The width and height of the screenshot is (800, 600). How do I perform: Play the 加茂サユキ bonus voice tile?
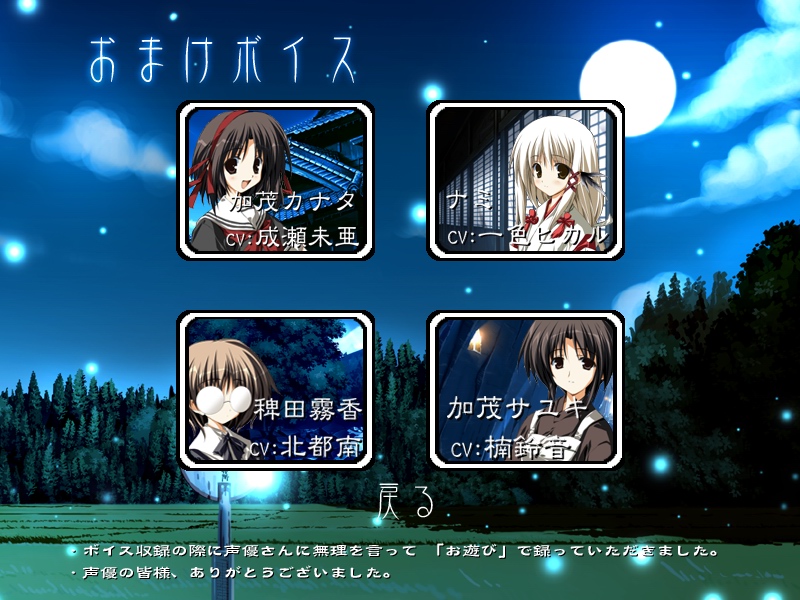[x=526, y=390]
